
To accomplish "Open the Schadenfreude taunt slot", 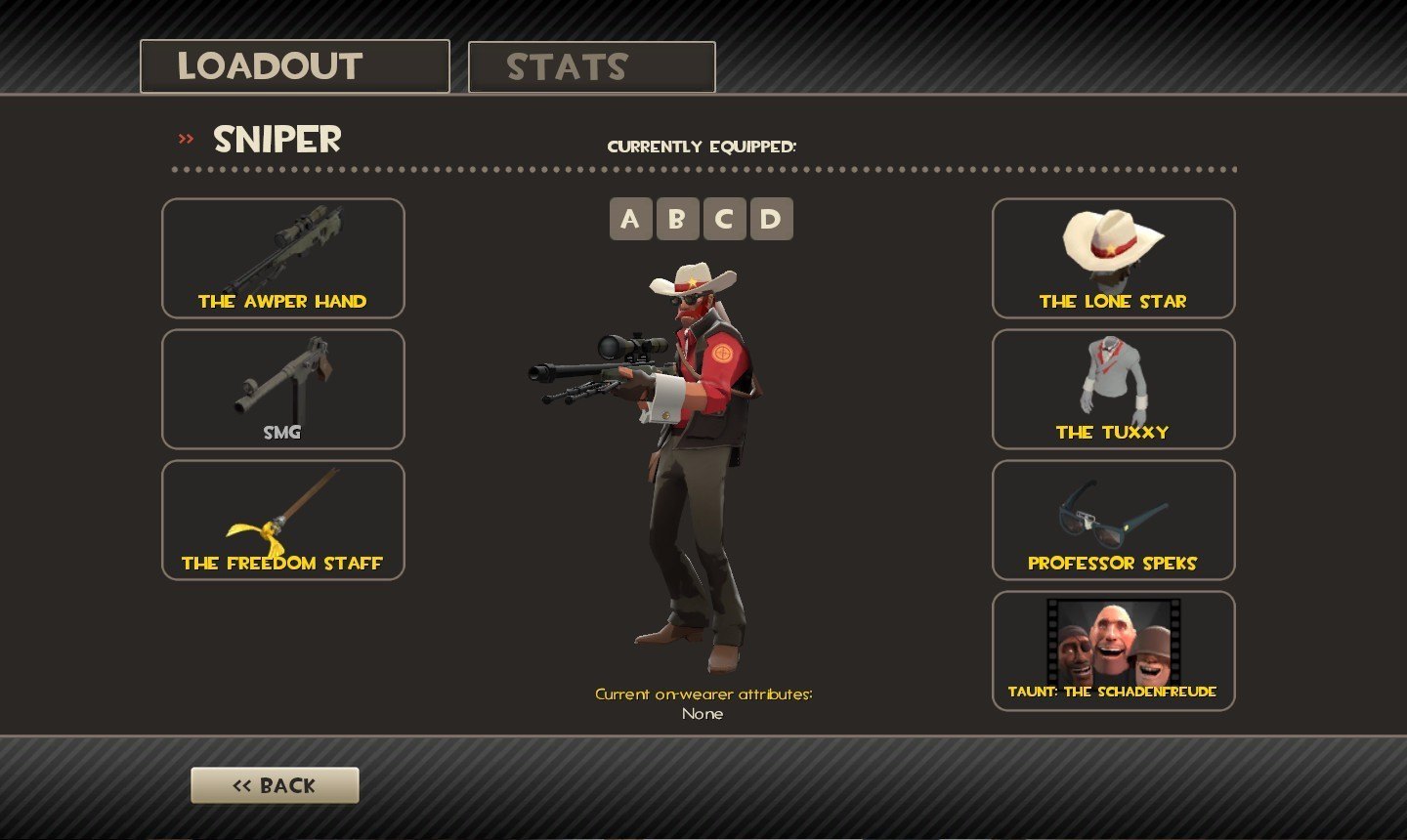I will (1113, 651).
